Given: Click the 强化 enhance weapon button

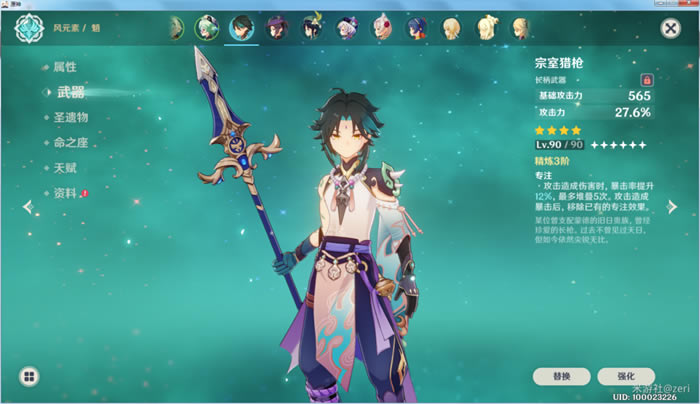Looking at the screenshot, I should click(626, 376).
